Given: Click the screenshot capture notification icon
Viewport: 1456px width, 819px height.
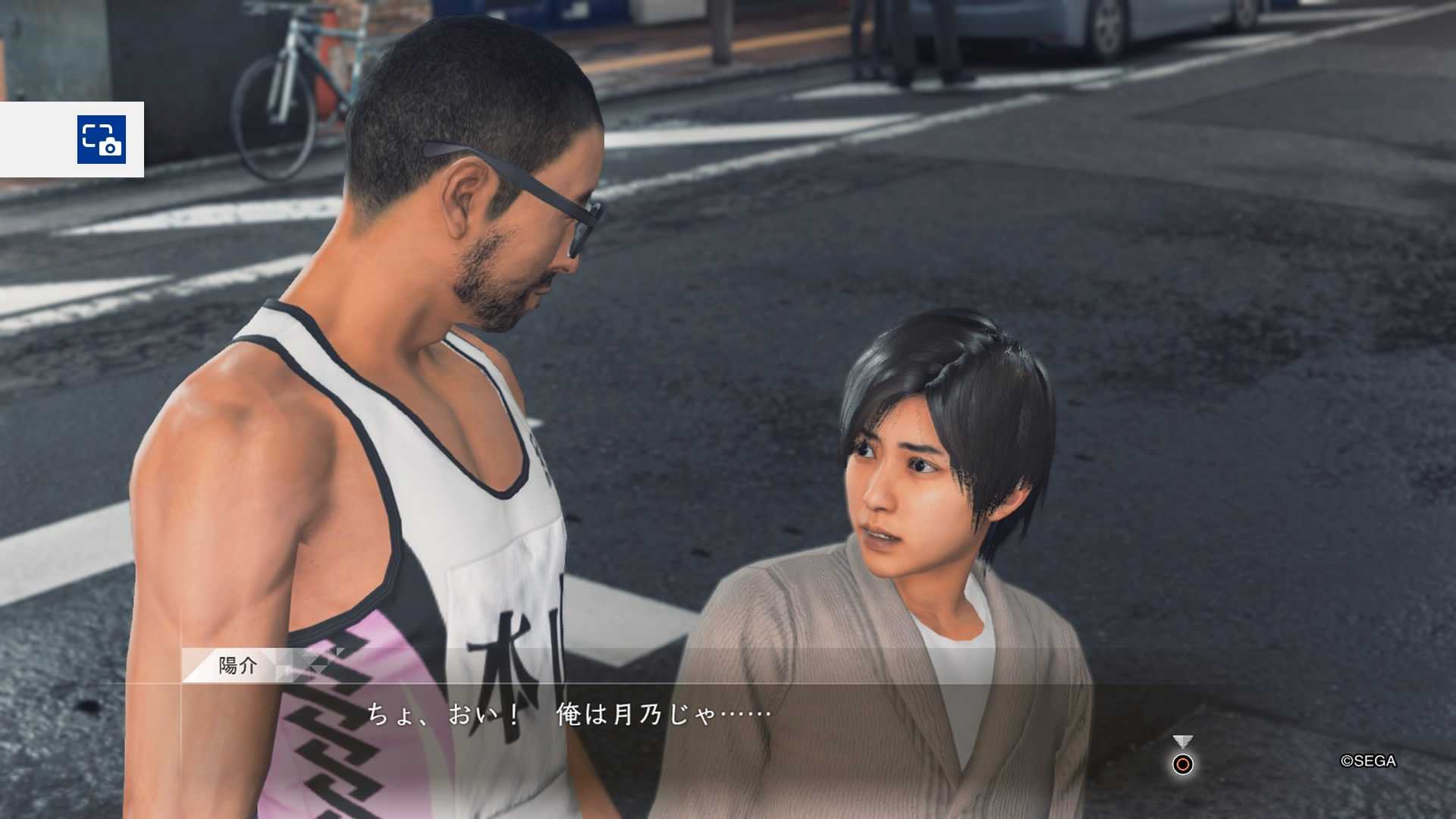Looking at the screenshot, I should click(x=102, y=140).
